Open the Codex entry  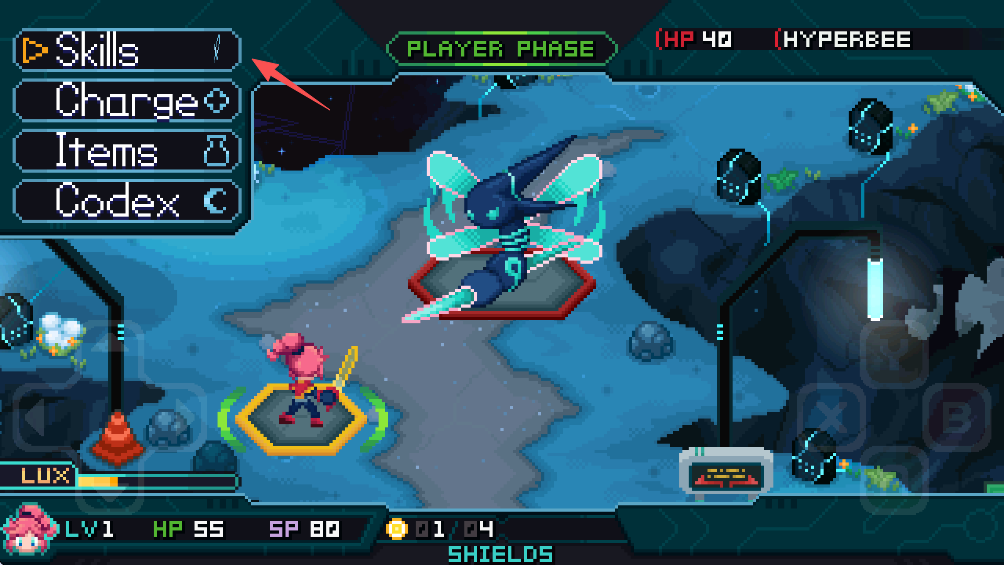[127, 201]
